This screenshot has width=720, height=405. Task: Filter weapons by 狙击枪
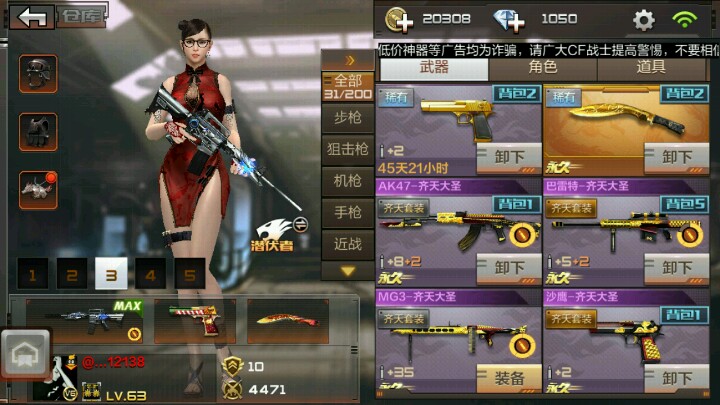(x=347, y=150)
